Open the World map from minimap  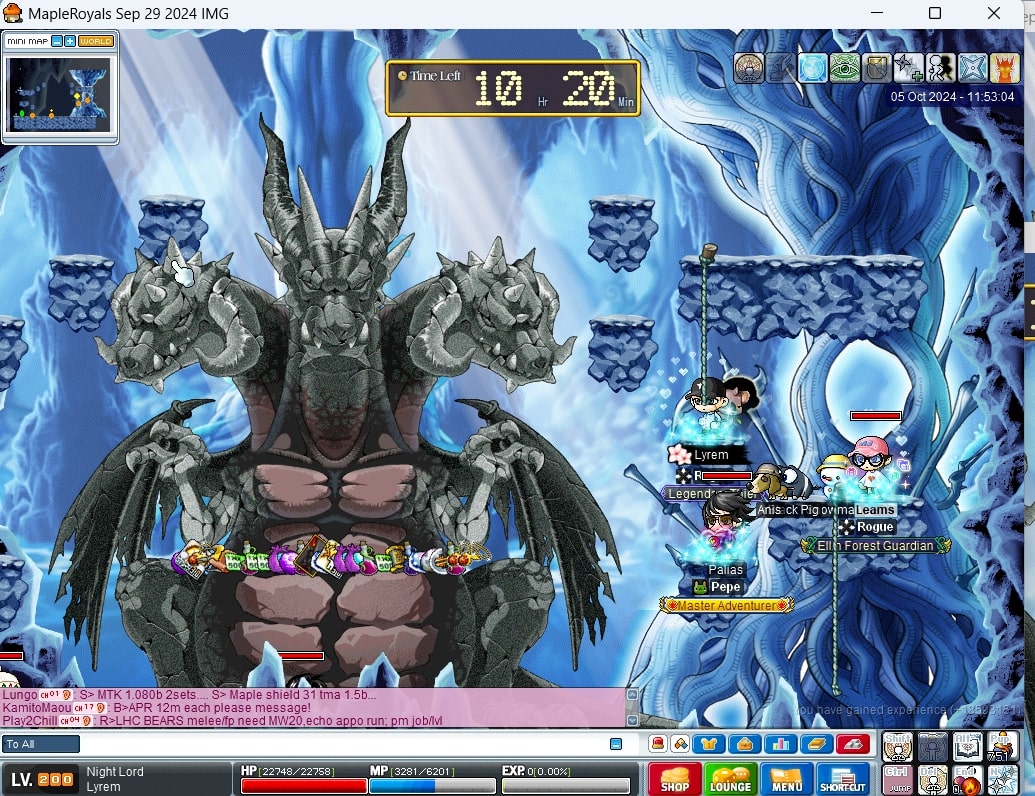coord(96,41)
